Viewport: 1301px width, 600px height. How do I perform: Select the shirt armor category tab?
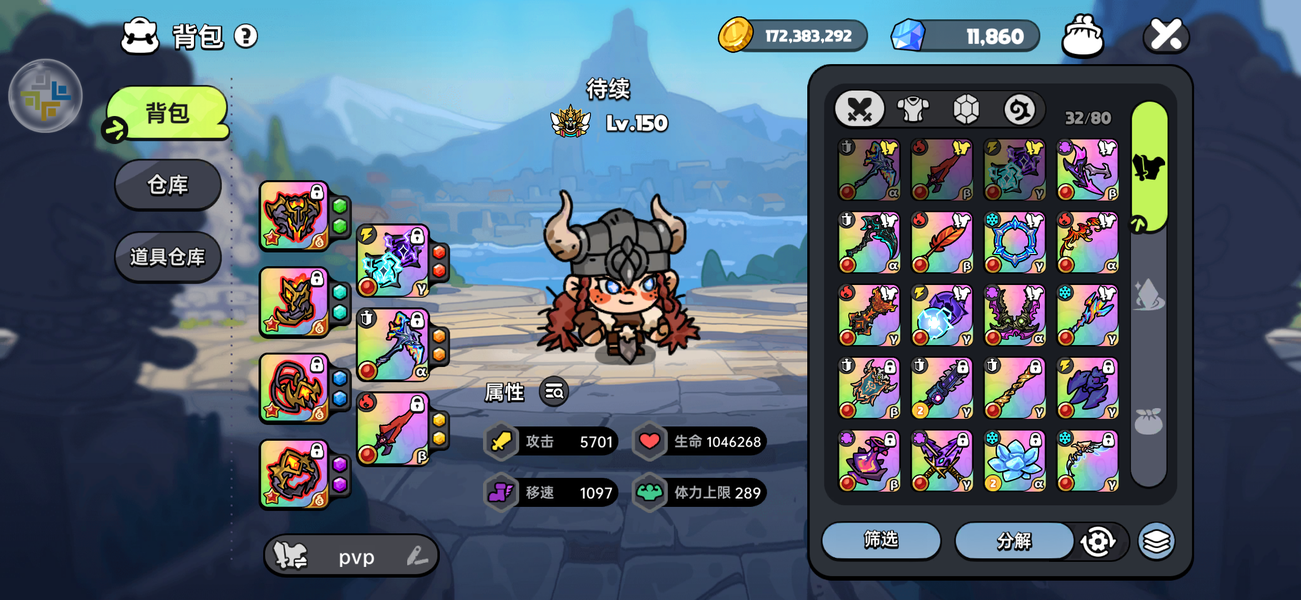[913, 109]
